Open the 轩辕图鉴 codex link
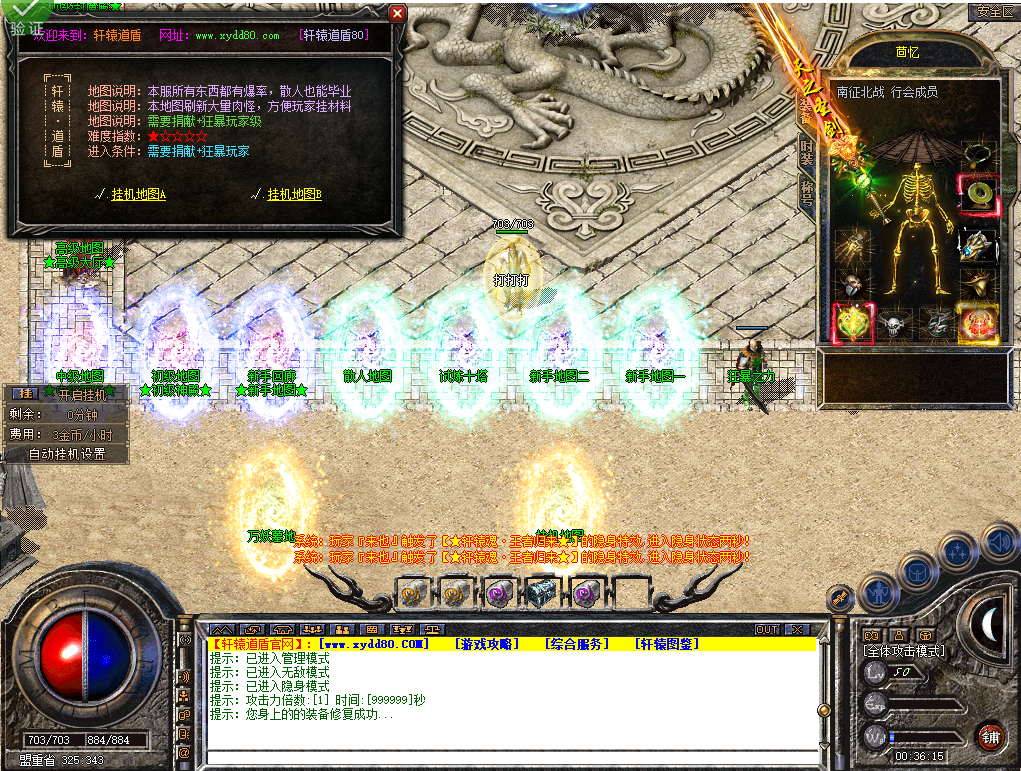This screenshot has width=1021, height=771. 666,644
